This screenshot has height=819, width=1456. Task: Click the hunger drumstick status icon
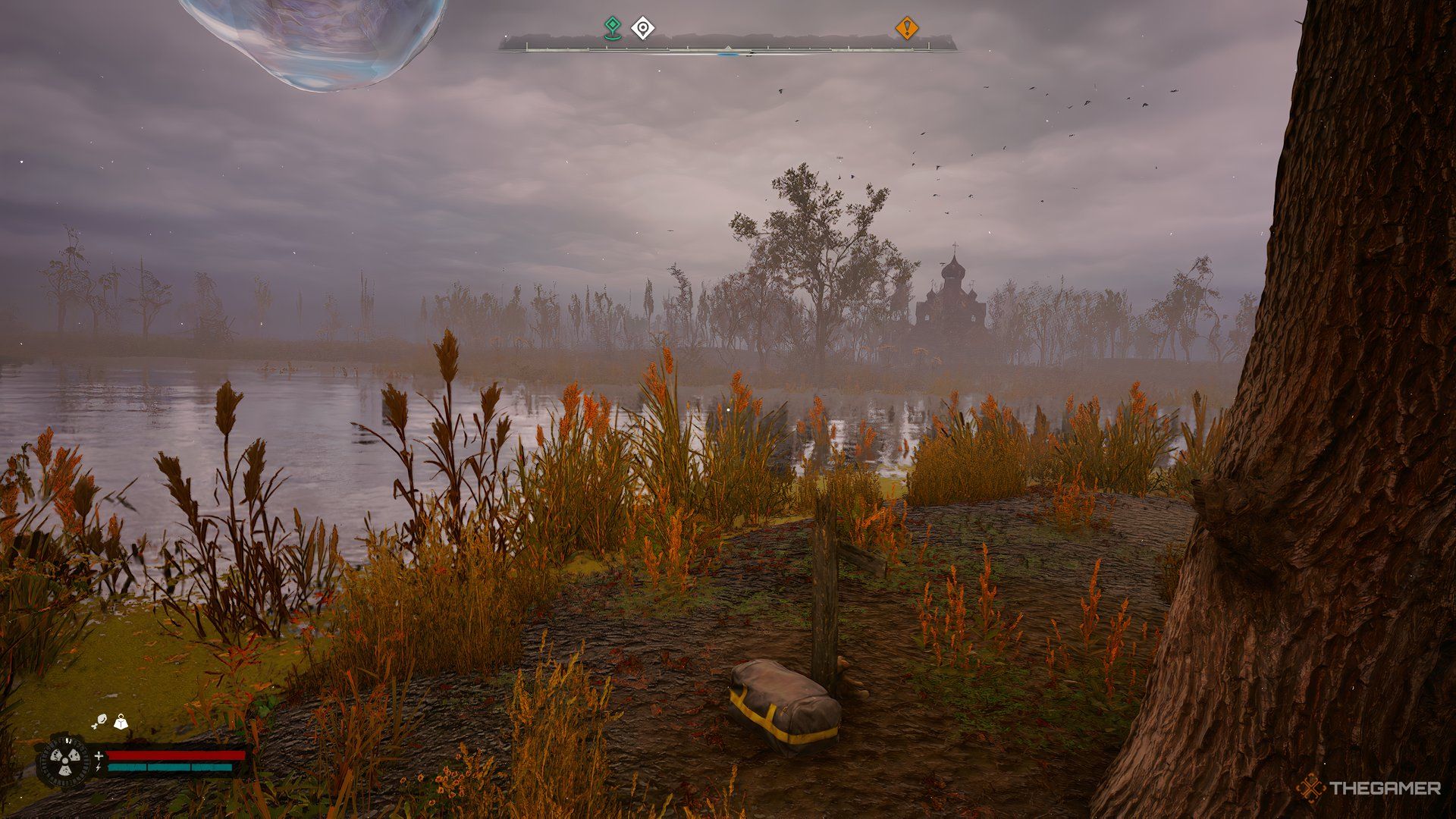tap(99, 723)
